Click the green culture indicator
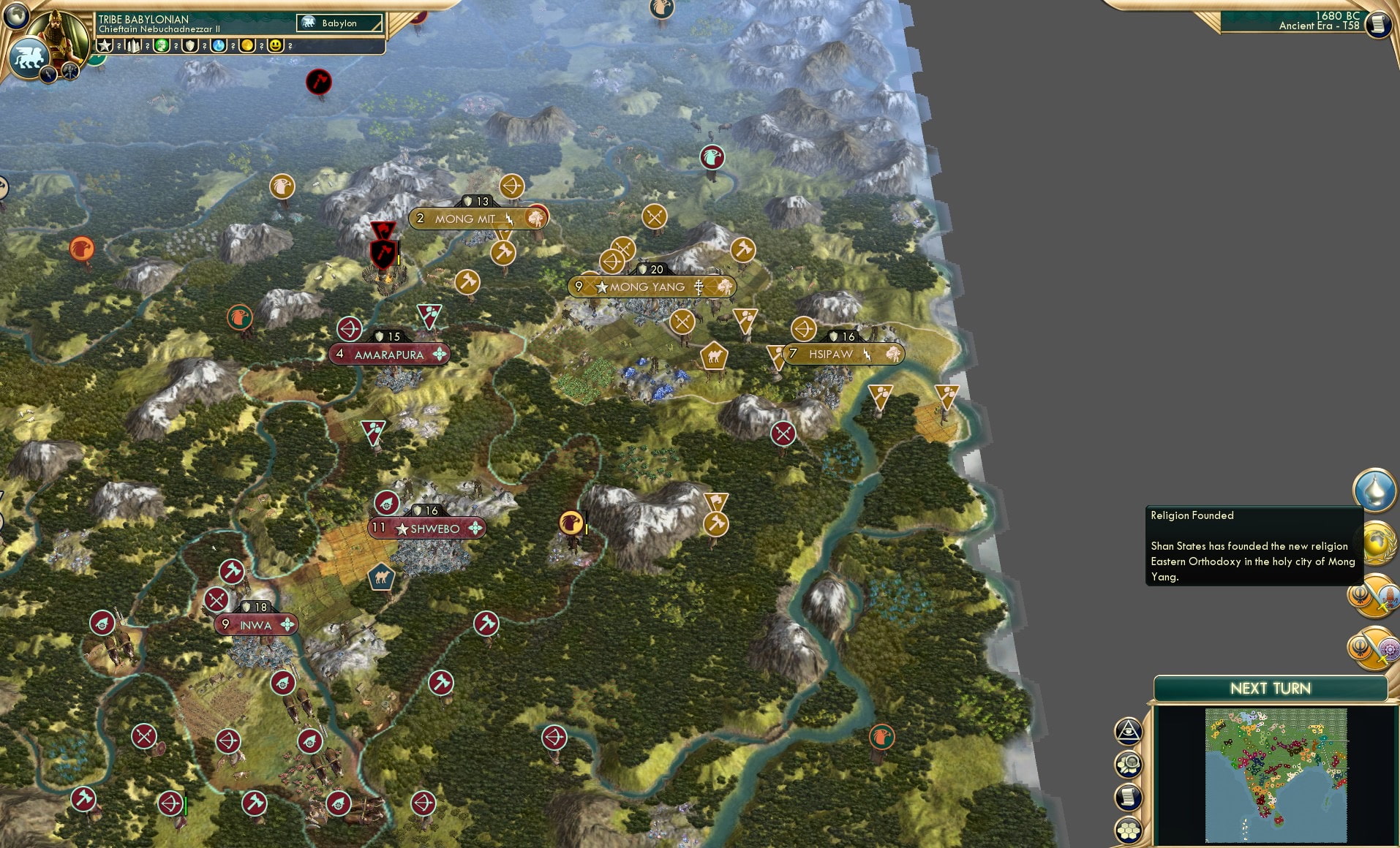Viewport: 1400px width, 848px height. pos(162,45)
